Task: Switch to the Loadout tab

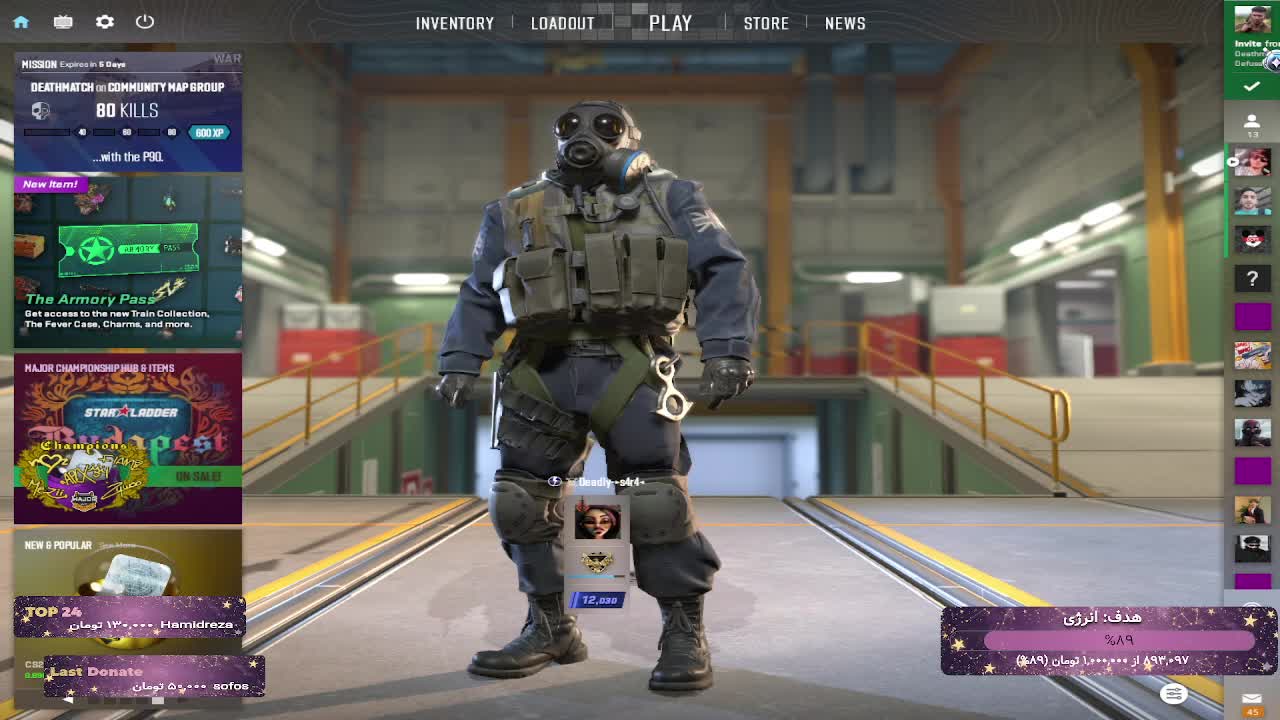Action: pos(562,23)
